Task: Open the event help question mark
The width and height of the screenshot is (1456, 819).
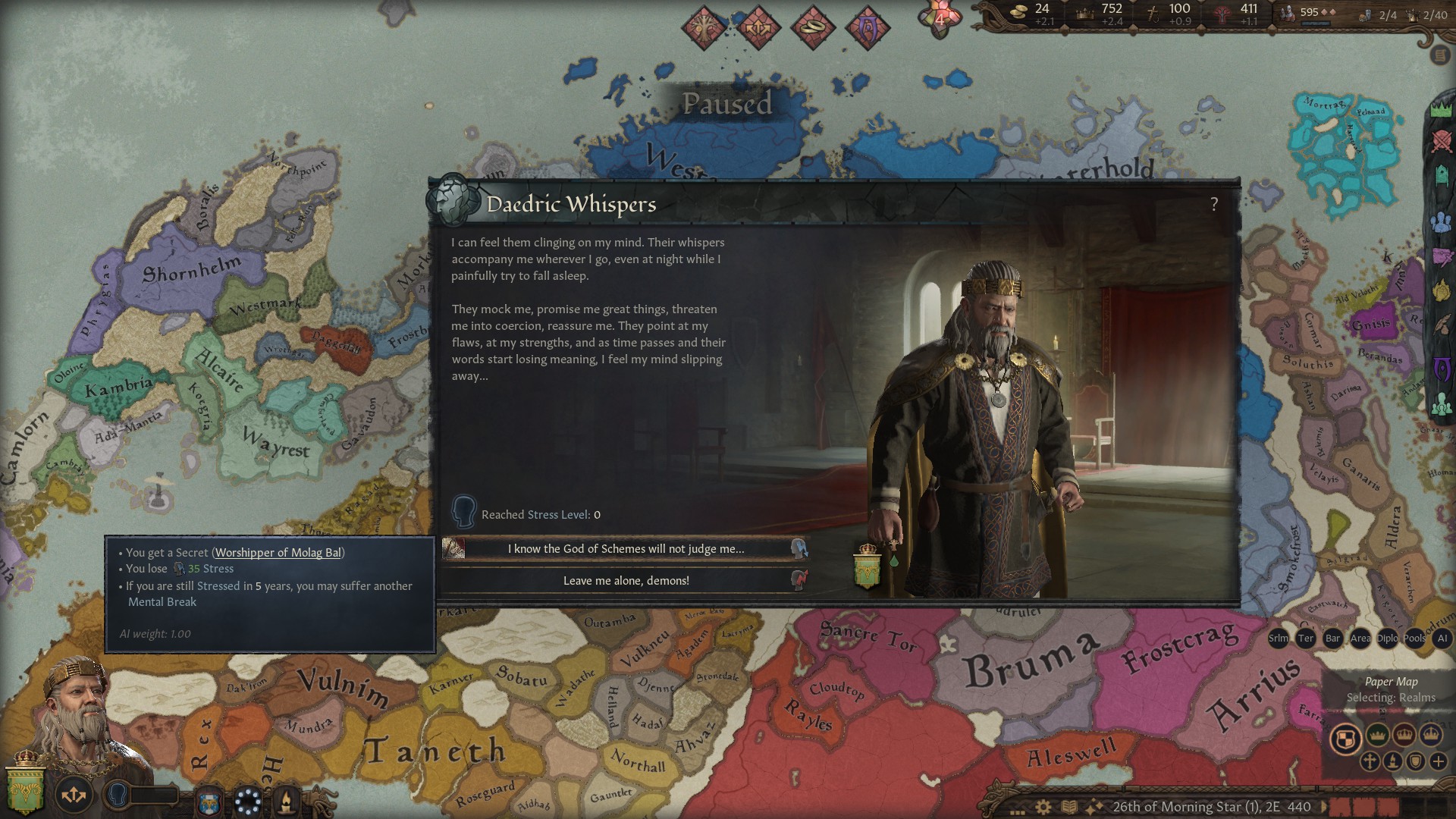Action: tap(1214, 204)
